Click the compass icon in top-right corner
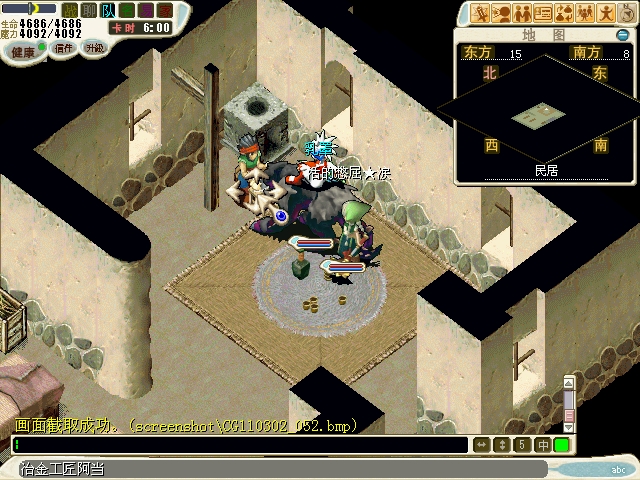This screenshot has width=640, height=480. point(626,12)
